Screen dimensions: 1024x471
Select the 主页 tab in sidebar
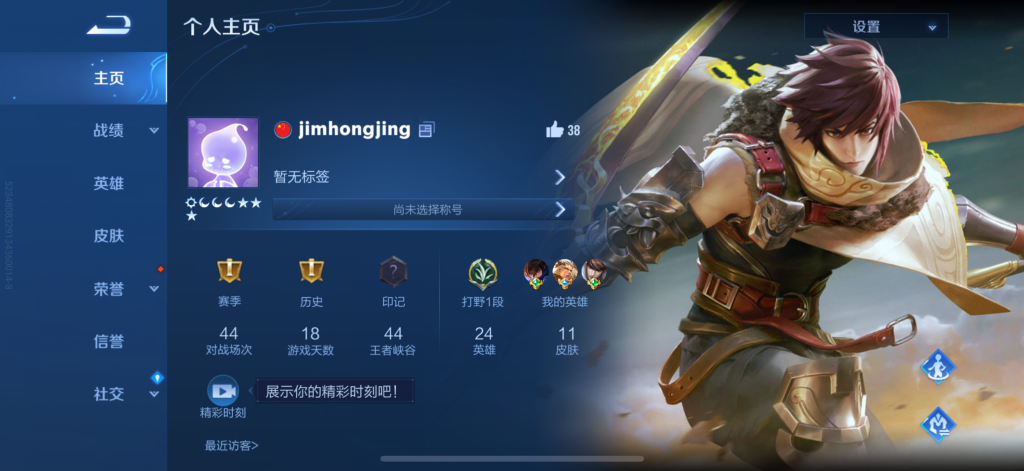[109, 78]
